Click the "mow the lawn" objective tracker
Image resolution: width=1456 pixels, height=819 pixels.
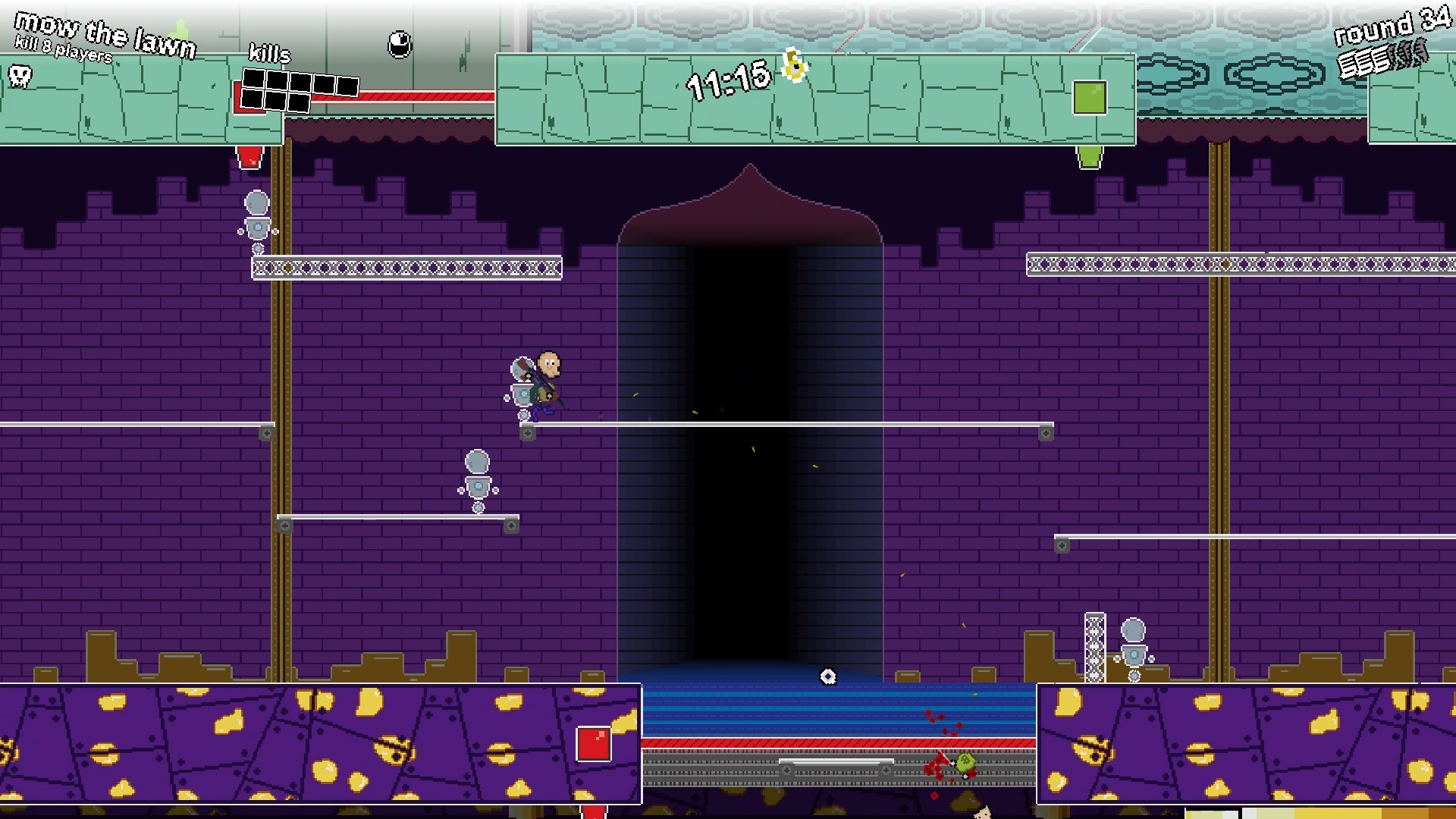click(x=104, y=36)
